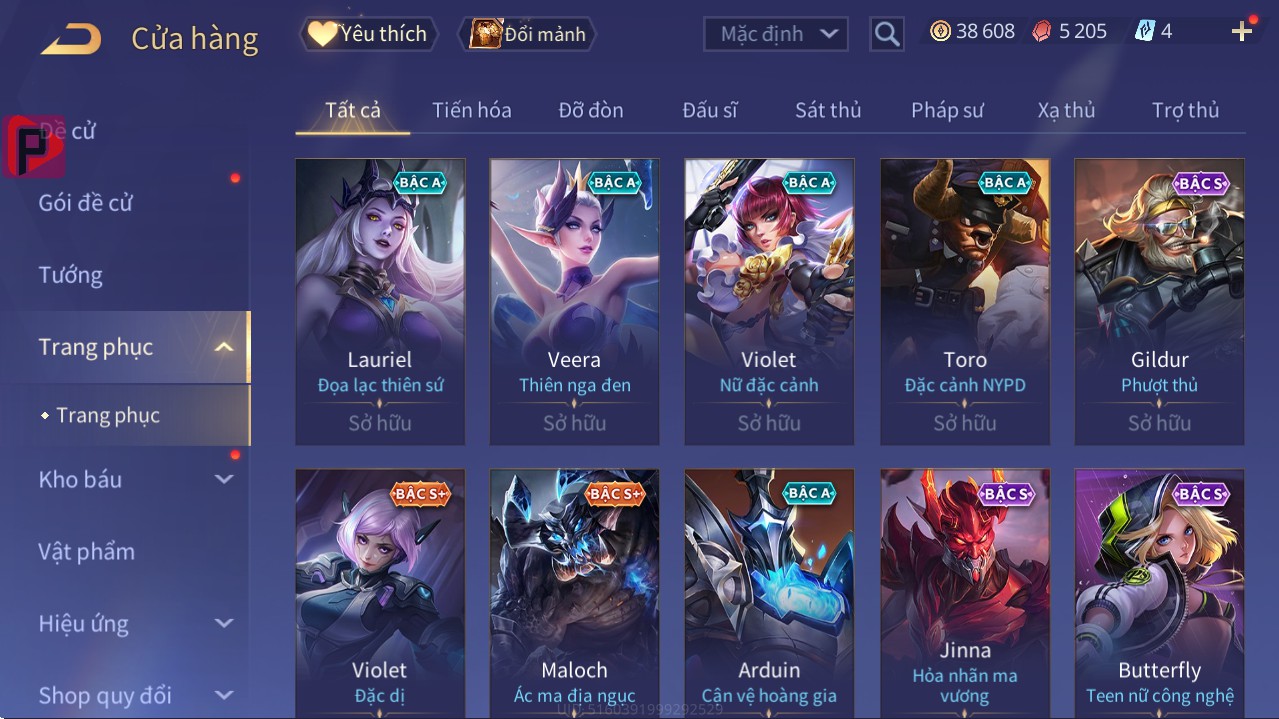Open the Đổi mảnh exchange
The height and width of the screenshot is (719, 1279).
528,34
